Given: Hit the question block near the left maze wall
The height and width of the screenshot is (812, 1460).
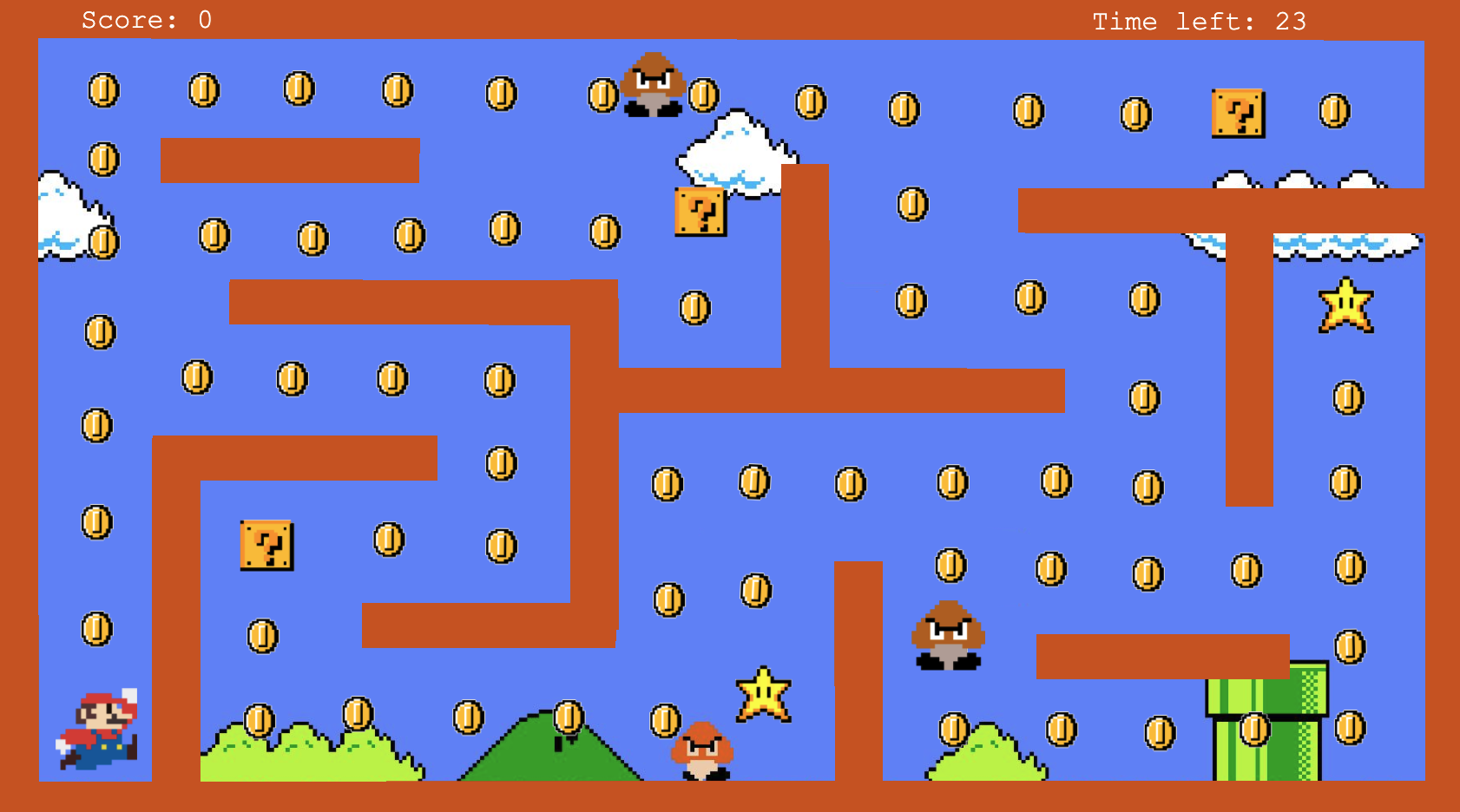Looking at the screenshot, I should point(265,547).
